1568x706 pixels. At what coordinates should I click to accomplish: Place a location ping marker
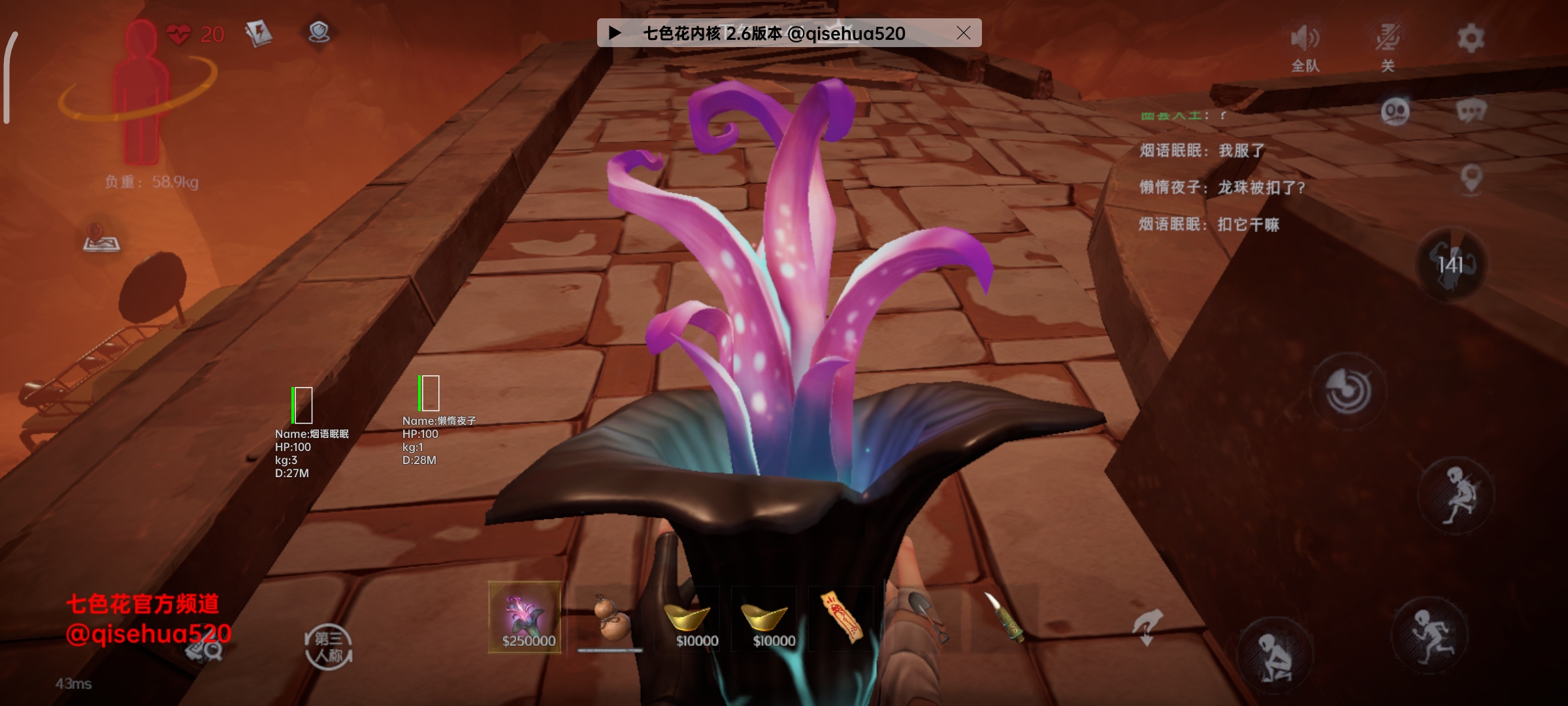1471,178
